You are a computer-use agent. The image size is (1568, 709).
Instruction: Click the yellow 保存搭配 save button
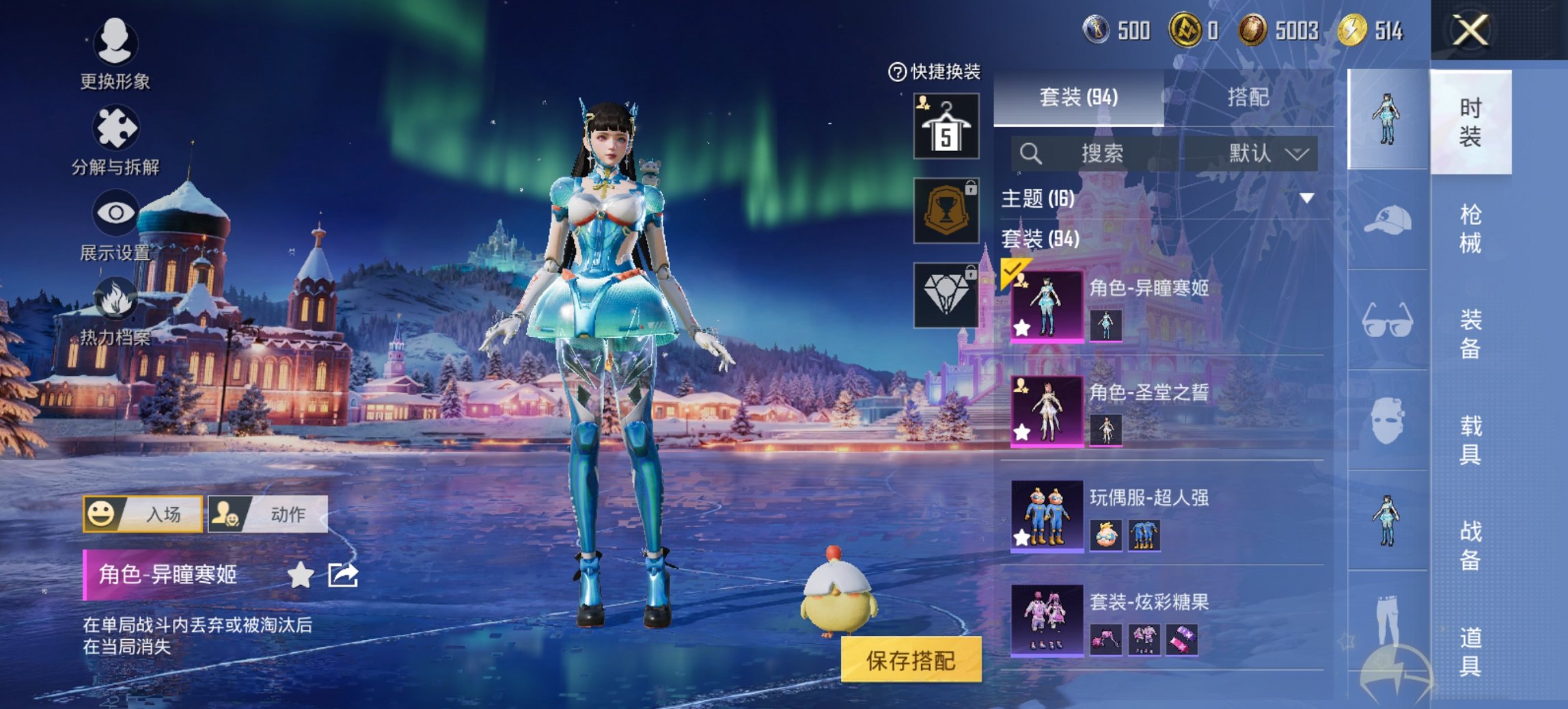(911, 660)
